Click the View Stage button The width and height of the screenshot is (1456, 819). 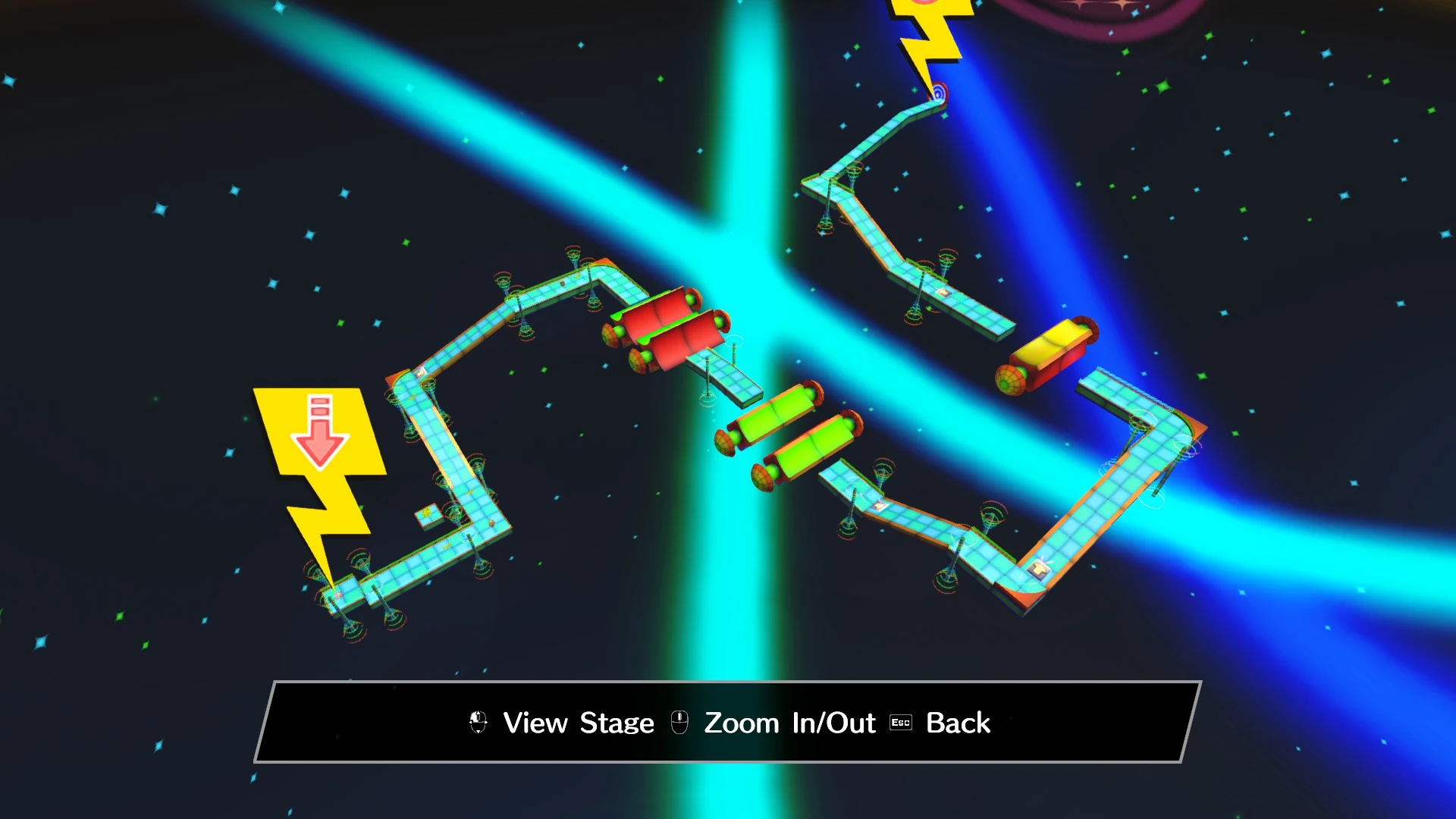(x=577, y=722)
